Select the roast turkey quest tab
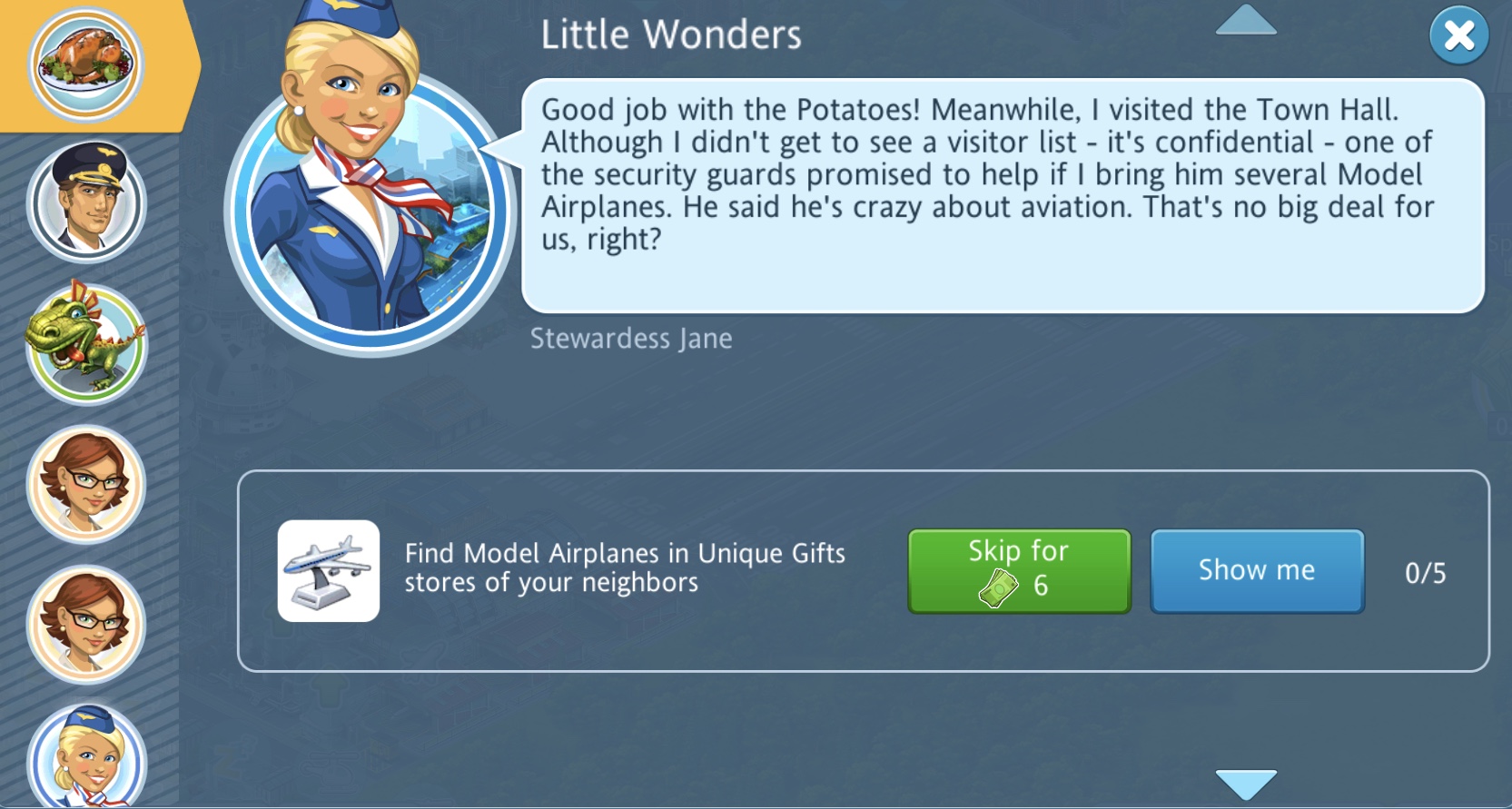This screenshot has width=1512, height=809. 86,64
